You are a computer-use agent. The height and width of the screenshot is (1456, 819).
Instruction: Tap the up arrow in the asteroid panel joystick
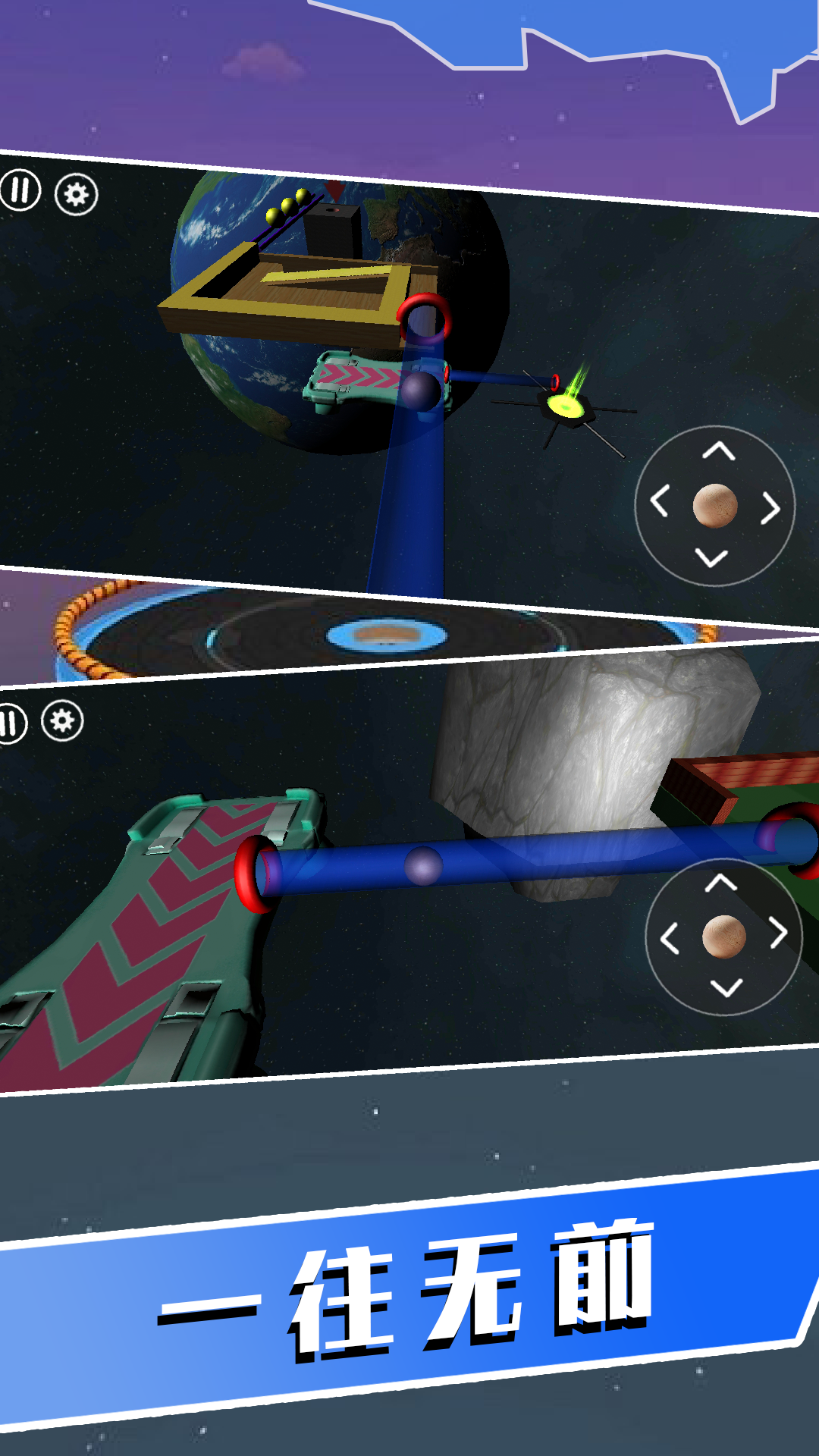point(720,883)
